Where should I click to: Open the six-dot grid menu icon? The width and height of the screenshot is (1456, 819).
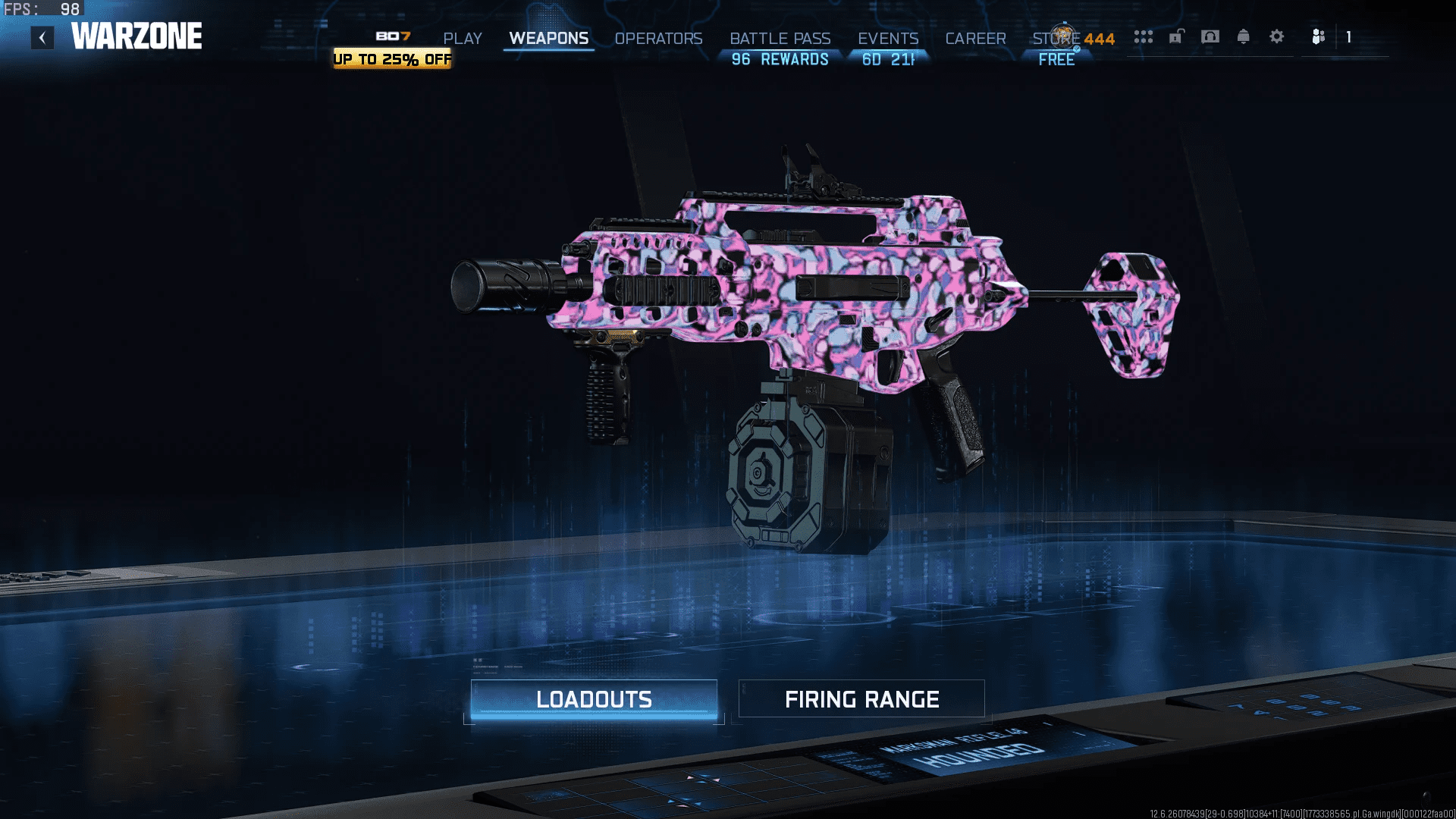pos(1144,36)
